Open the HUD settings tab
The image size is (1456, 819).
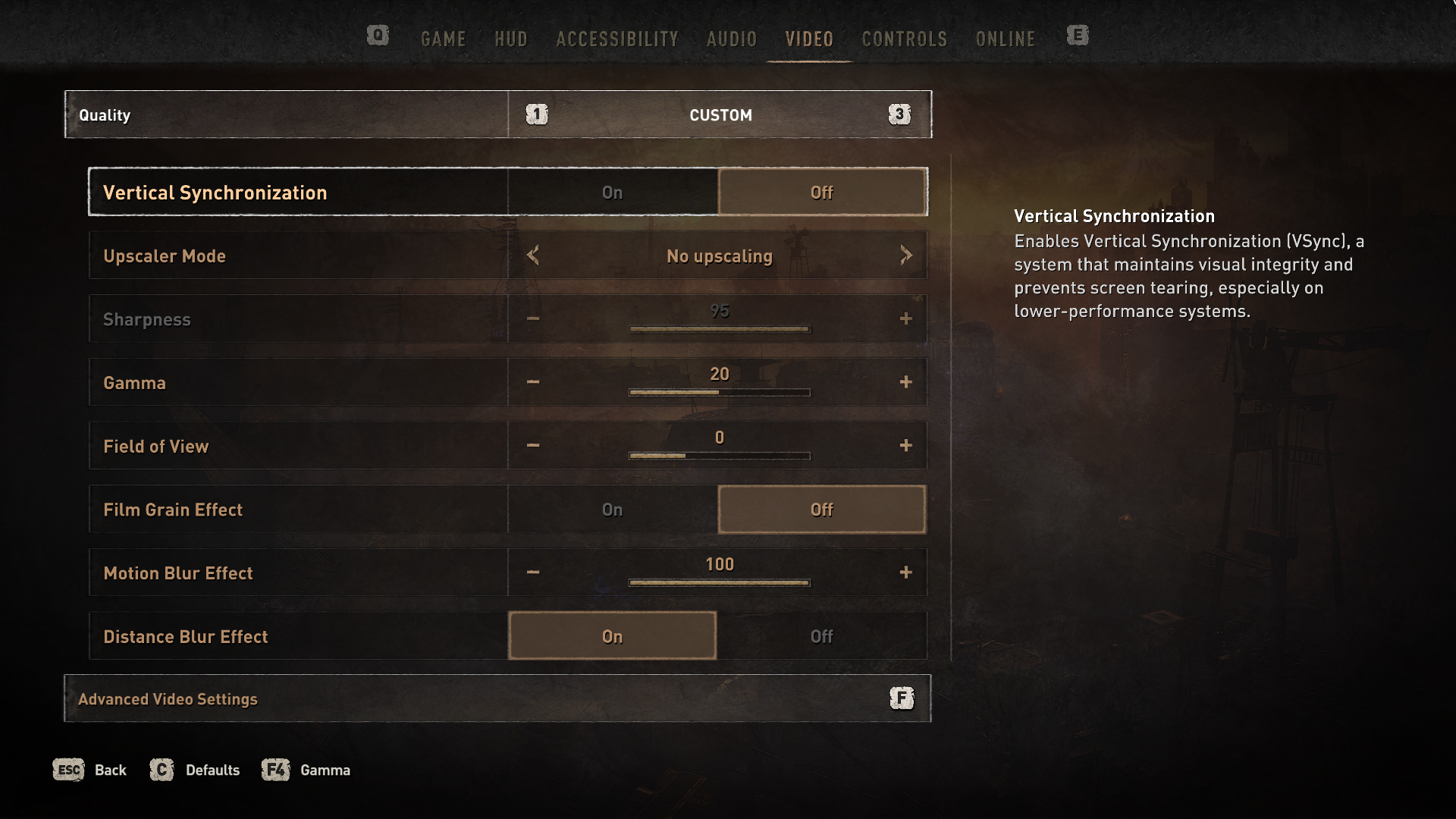[x=510, y=39]
